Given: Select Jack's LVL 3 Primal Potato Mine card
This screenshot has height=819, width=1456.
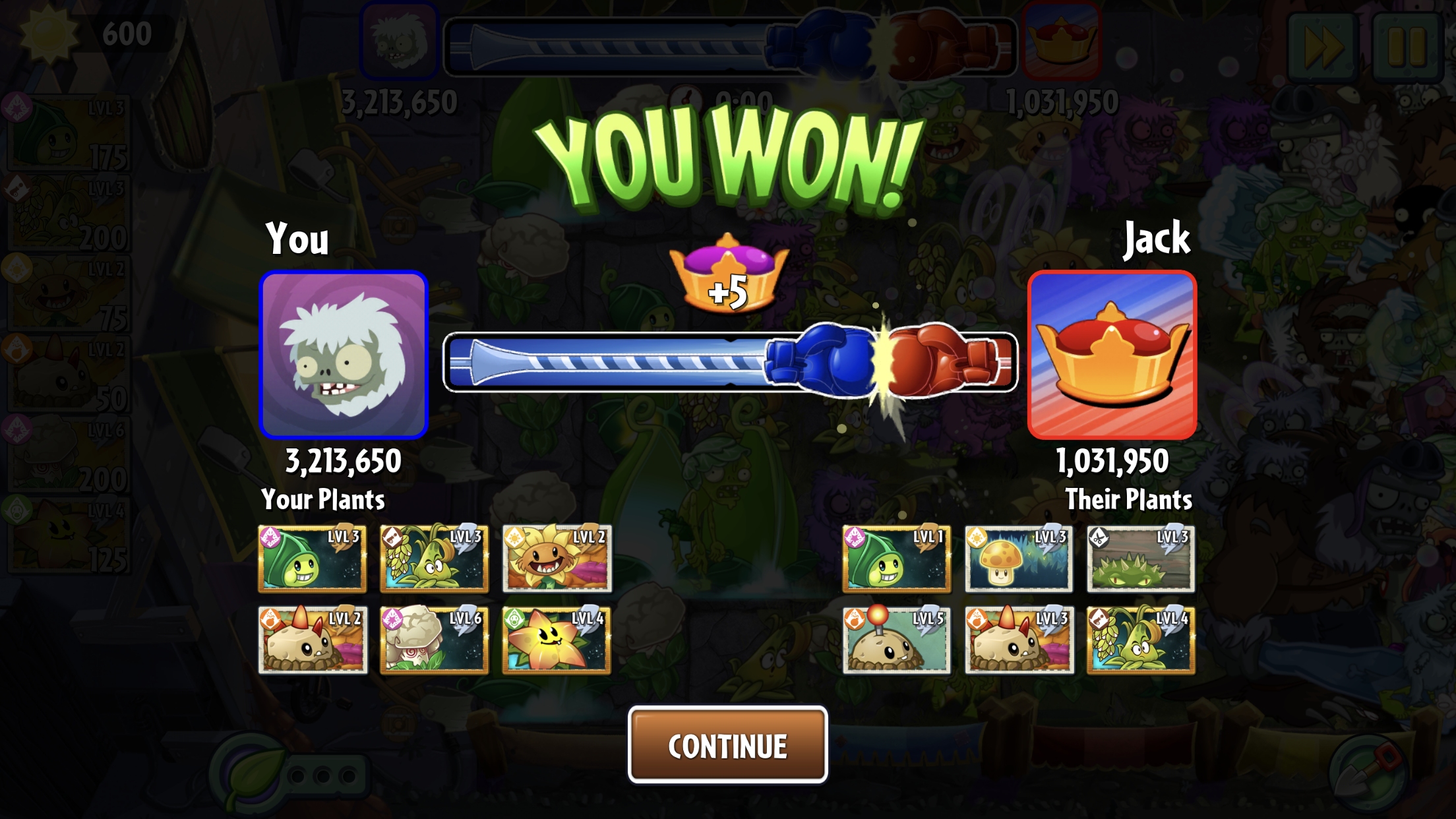Looking at the screenshot, I should 1018,640.
